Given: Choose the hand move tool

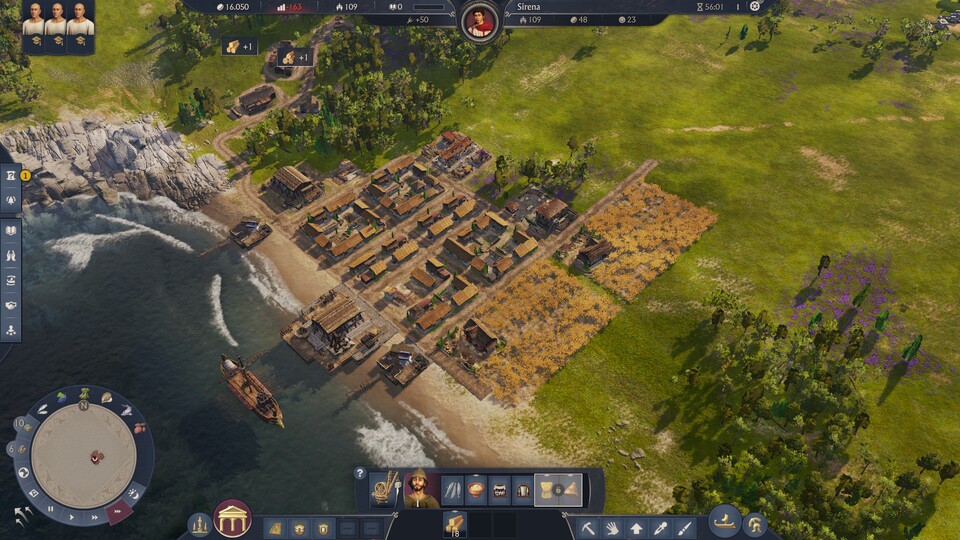Looking at the screenshot, I should [x=612, y=527].
